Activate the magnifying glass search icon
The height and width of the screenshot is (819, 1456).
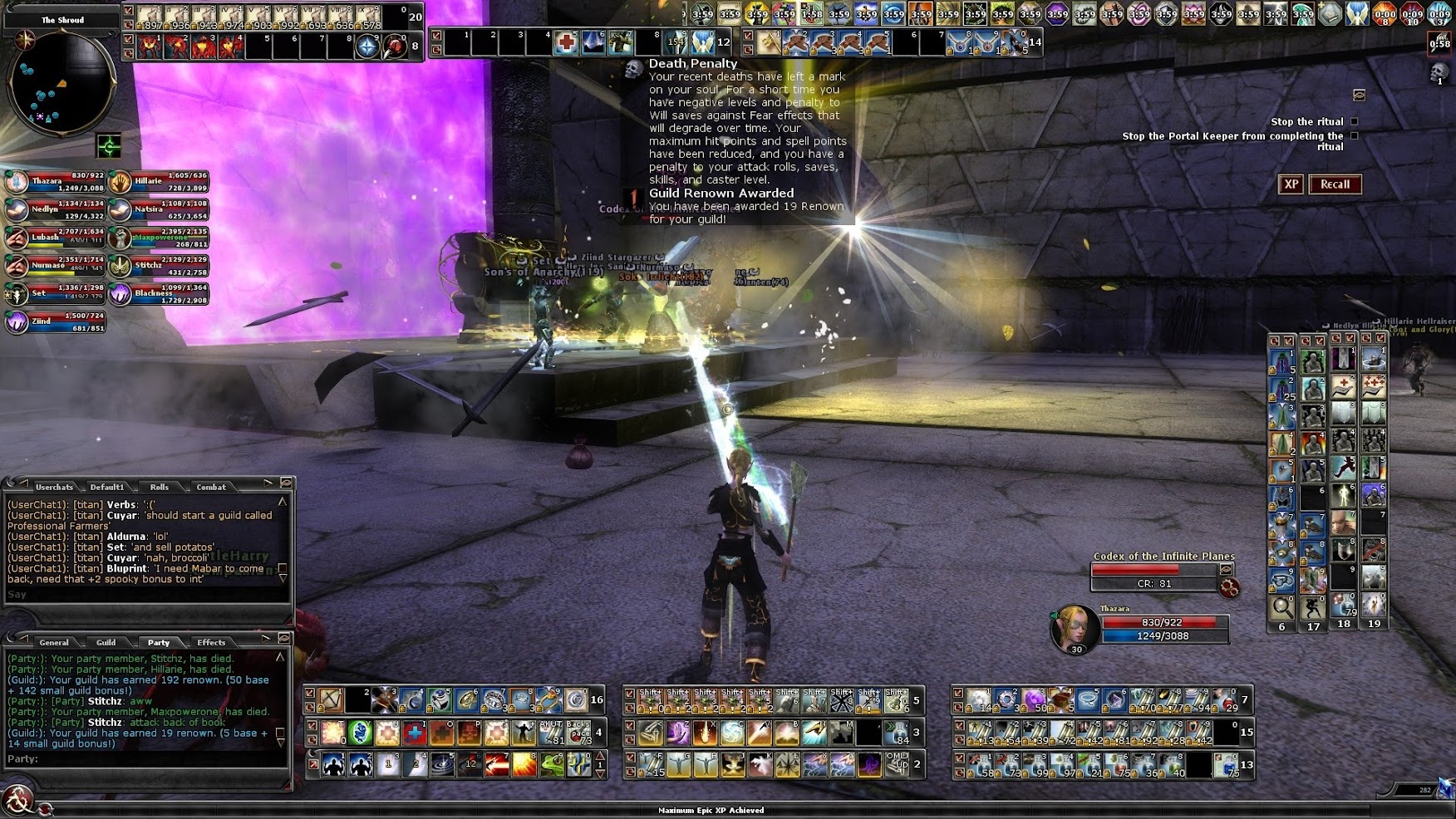(x=1281, y=607)
